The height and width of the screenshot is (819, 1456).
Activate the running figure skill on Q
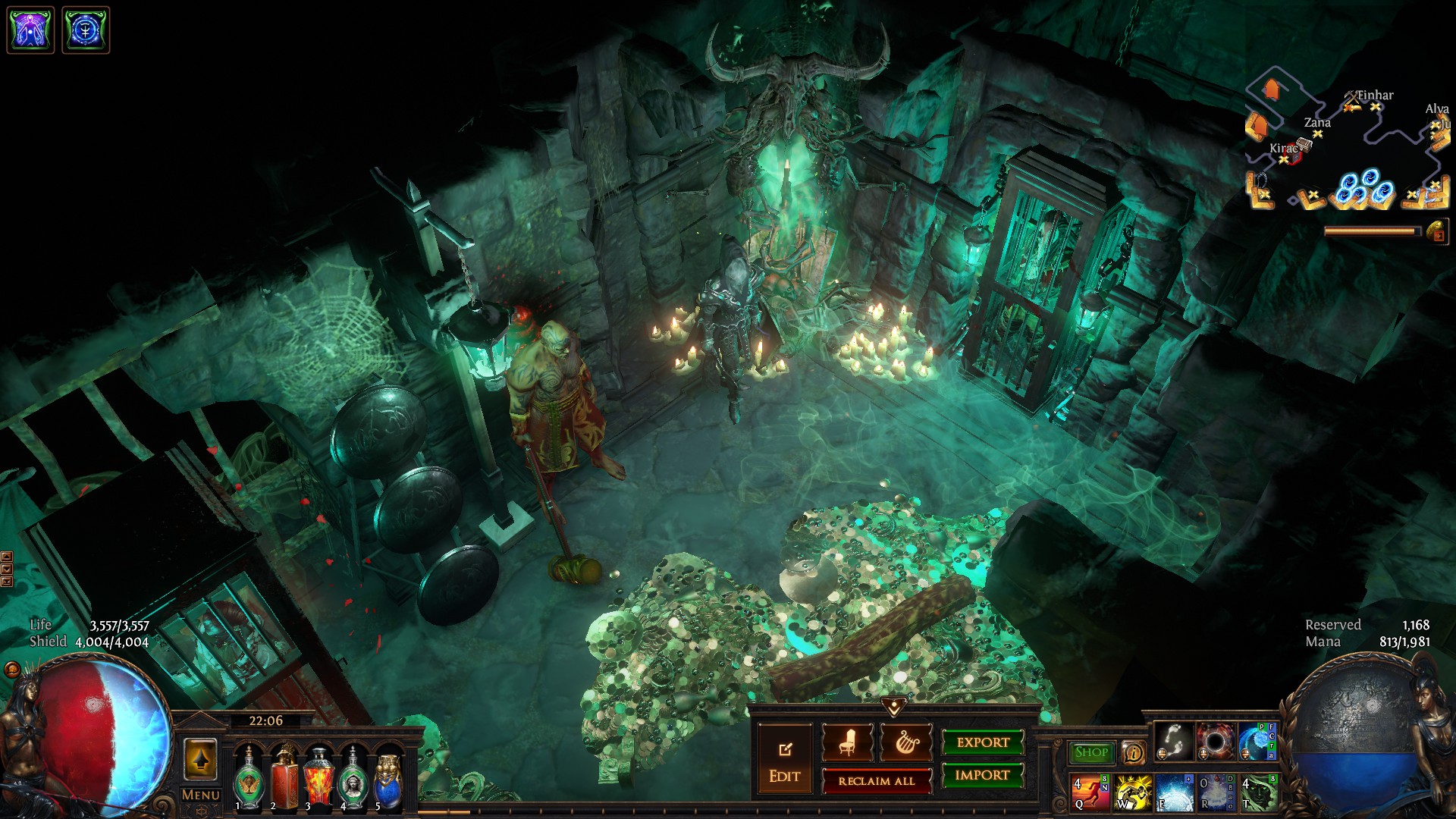pos(1090,792)
